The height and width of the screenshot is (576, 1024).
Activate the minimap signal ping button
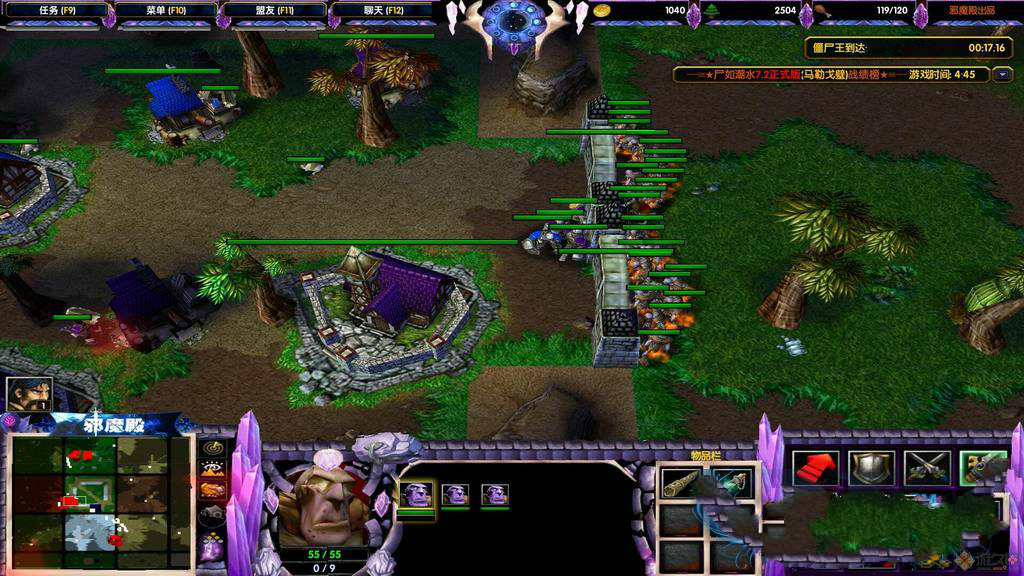pos(212,447)
